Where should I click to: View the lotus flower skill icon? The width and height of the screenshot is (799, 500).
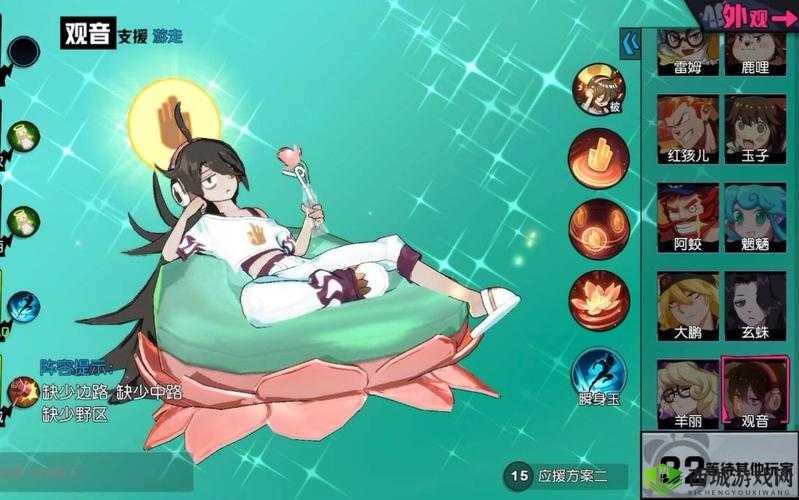pyautogui.click(x=597, y=298)
